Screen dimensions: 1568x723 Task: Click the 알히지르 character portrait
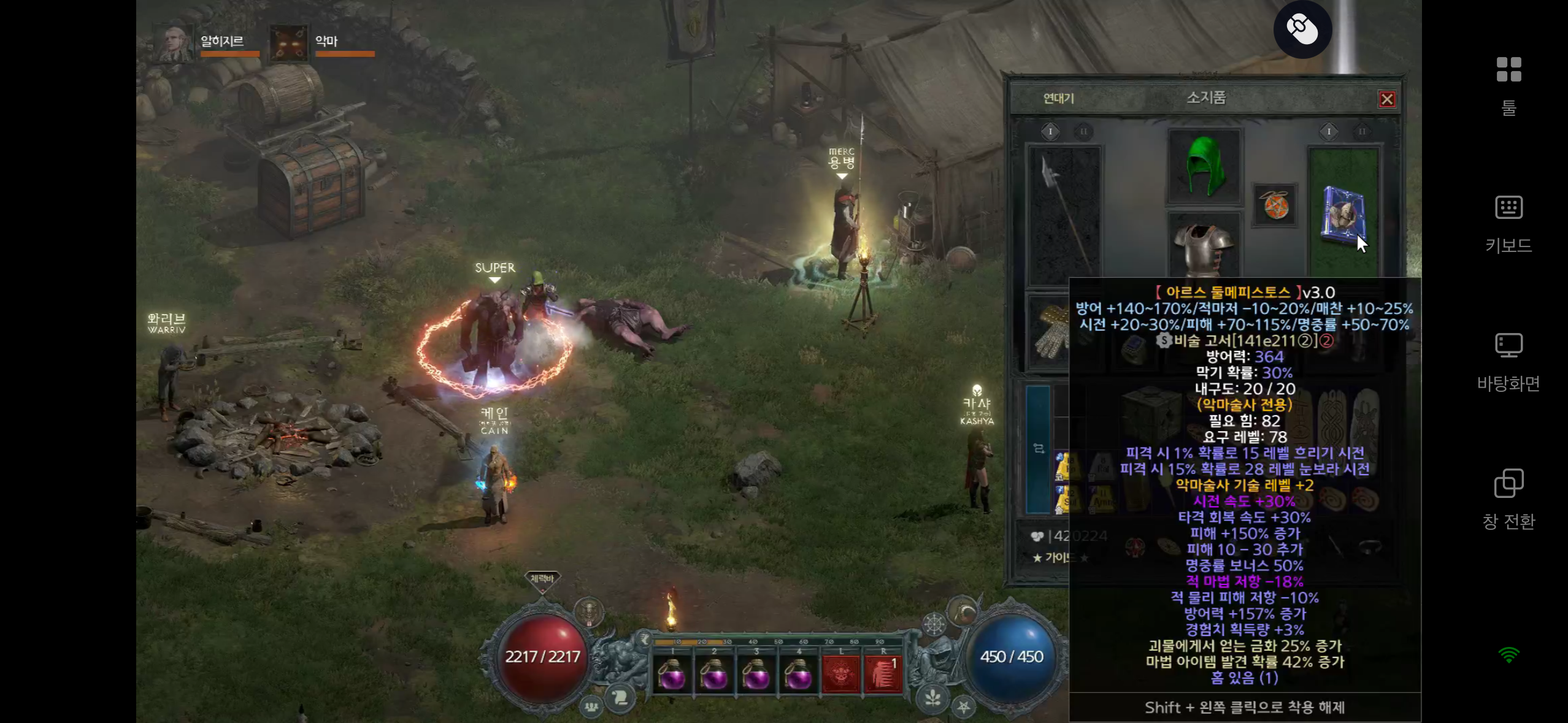coord(172,43)
